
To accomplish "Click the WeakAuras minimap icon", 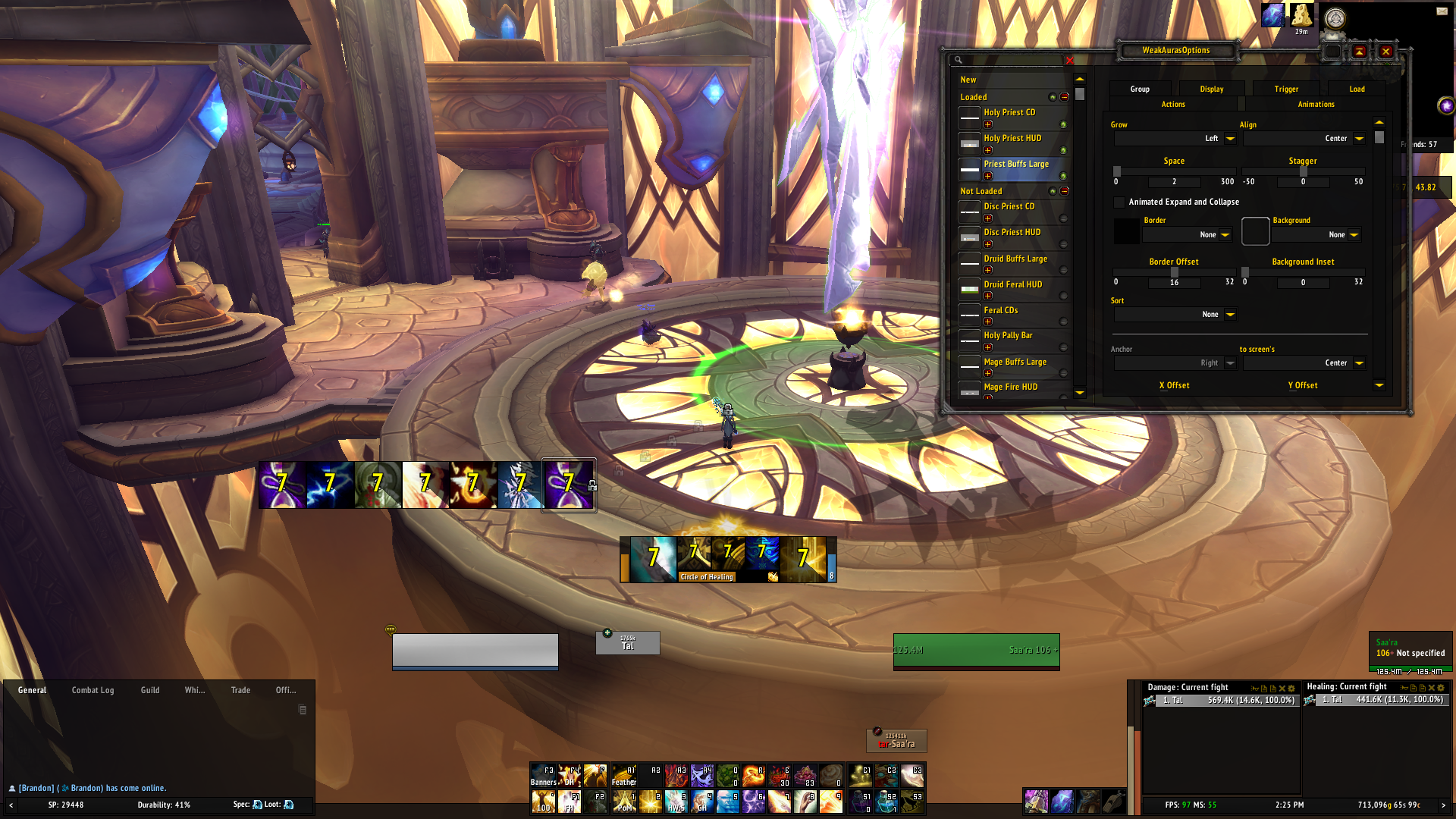I will point(1447,105).
